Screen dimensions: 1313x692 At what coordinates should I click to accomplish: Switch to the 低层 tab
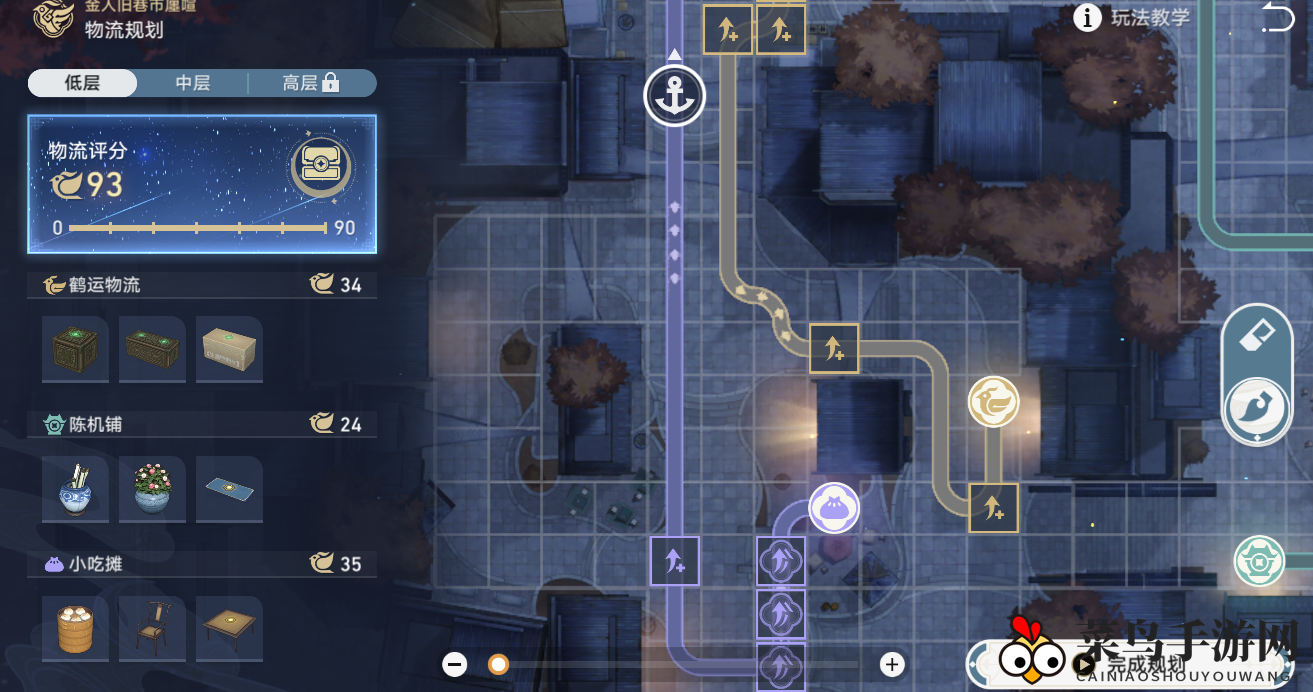coord(82,83)
